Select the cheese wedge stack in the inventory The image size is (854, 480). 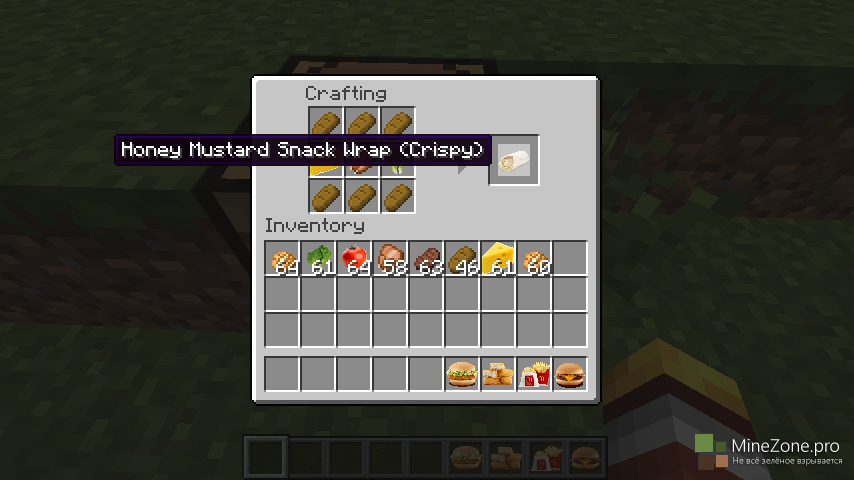(498, 259)
